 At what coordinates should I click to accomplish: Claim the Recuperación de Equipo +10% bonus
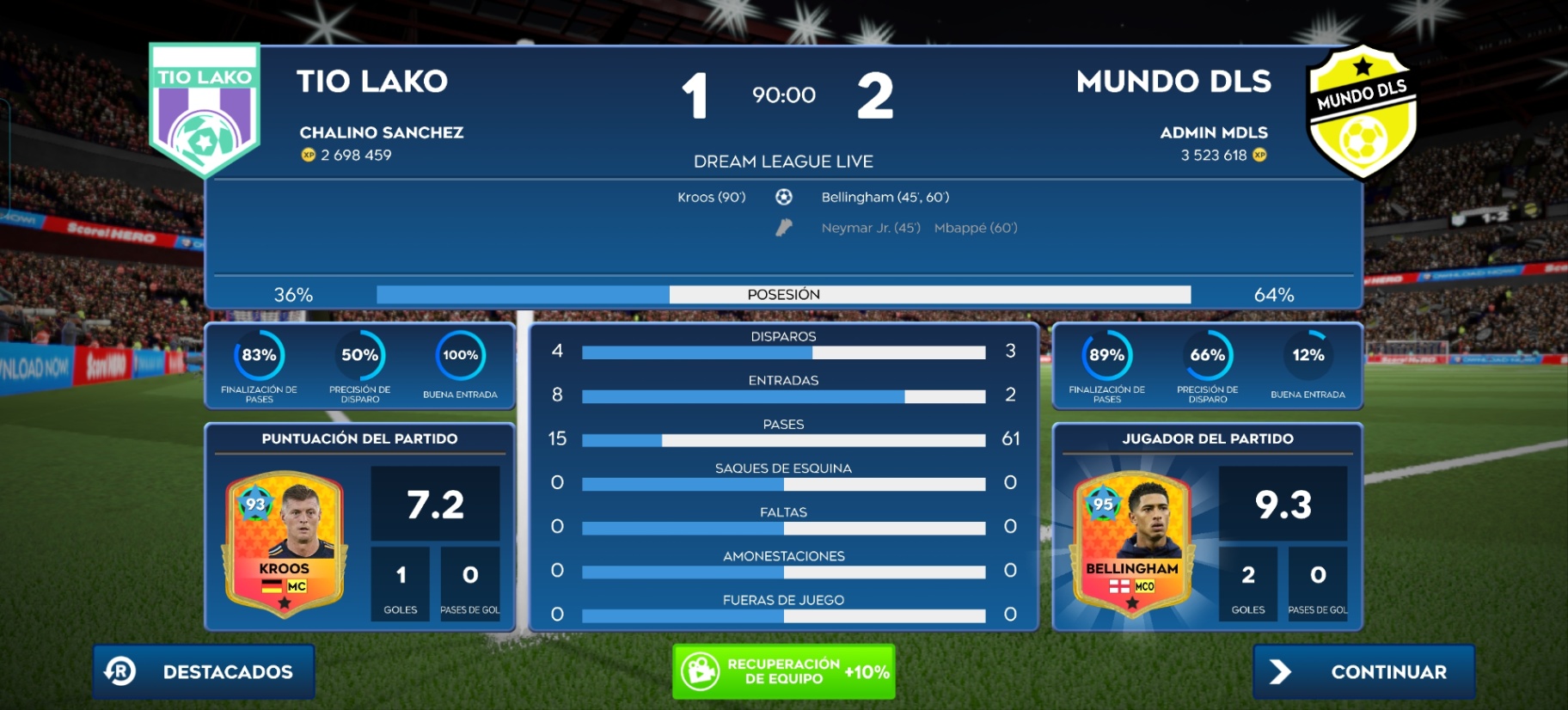coord(783,671)
